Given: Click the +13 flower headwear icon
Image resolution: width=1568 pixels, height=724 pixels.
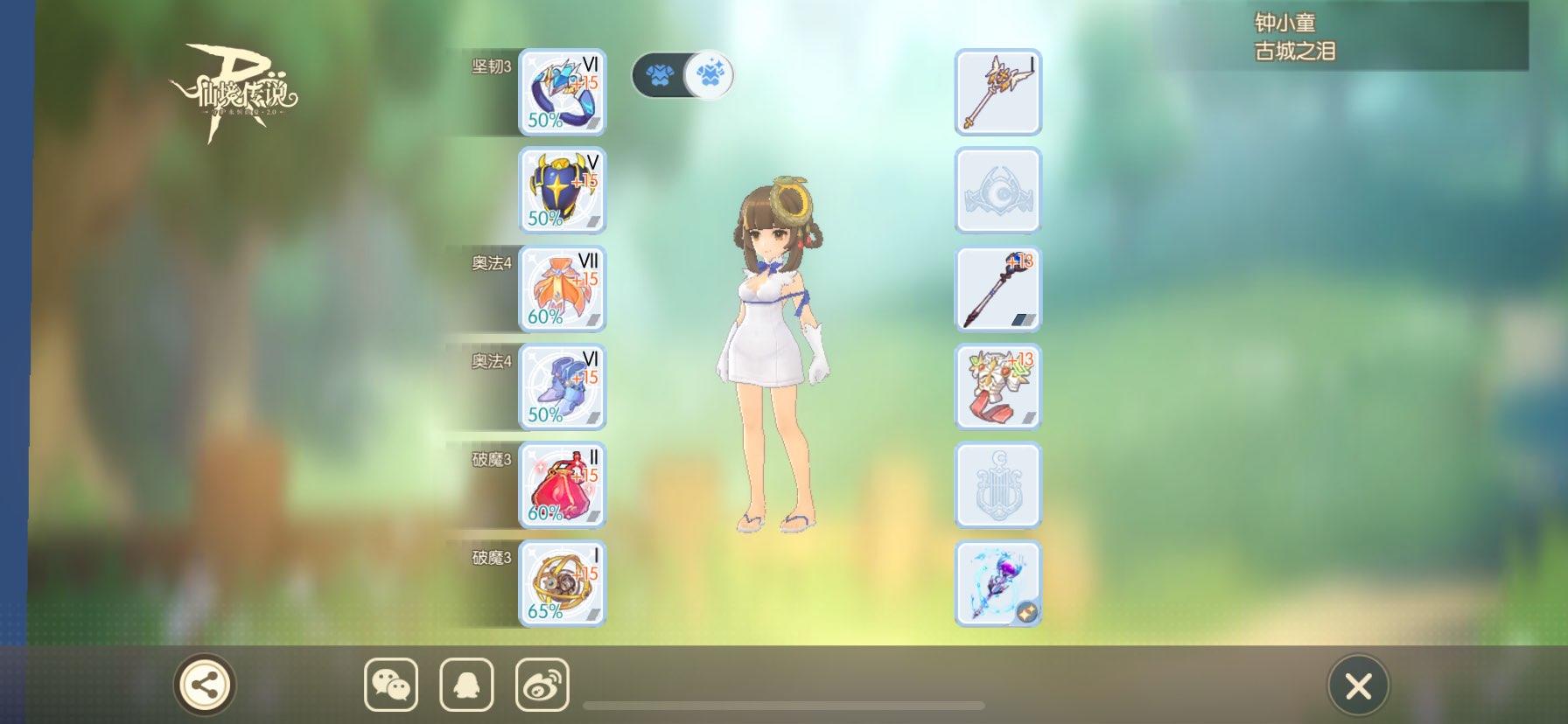Looking at the screenshot, I should (997, 387).
